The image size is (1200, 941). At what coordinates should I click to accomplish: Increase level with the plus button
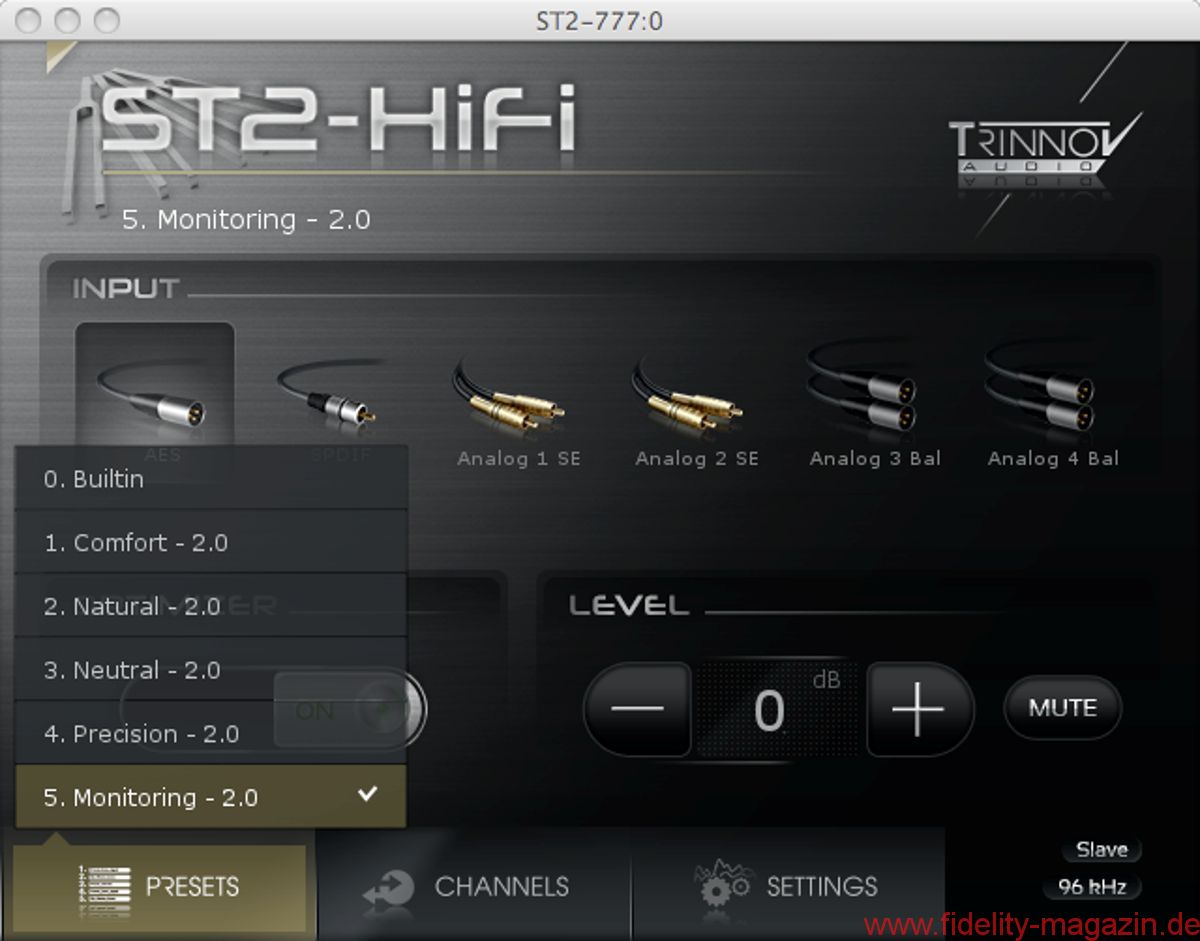pyautogui.click(x=918, y=709)
